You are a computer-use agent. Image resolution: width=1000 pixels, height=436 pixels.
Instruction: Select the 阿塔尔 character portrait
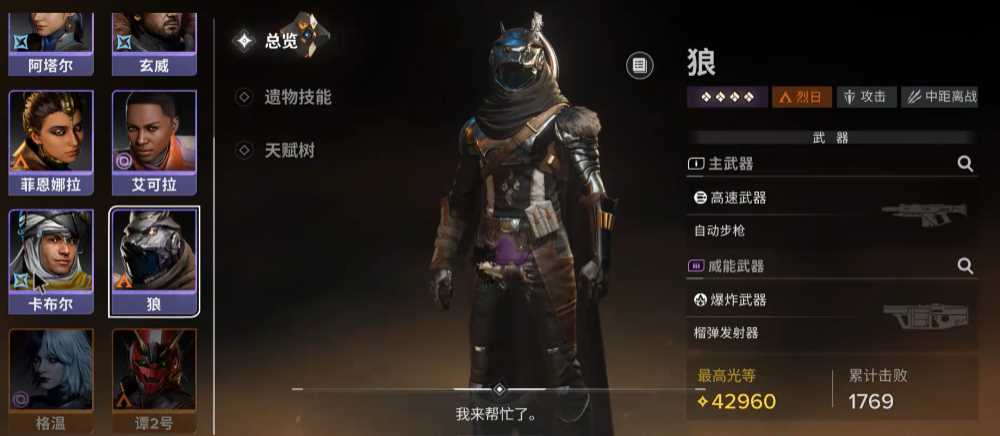[x=51, y=38]
